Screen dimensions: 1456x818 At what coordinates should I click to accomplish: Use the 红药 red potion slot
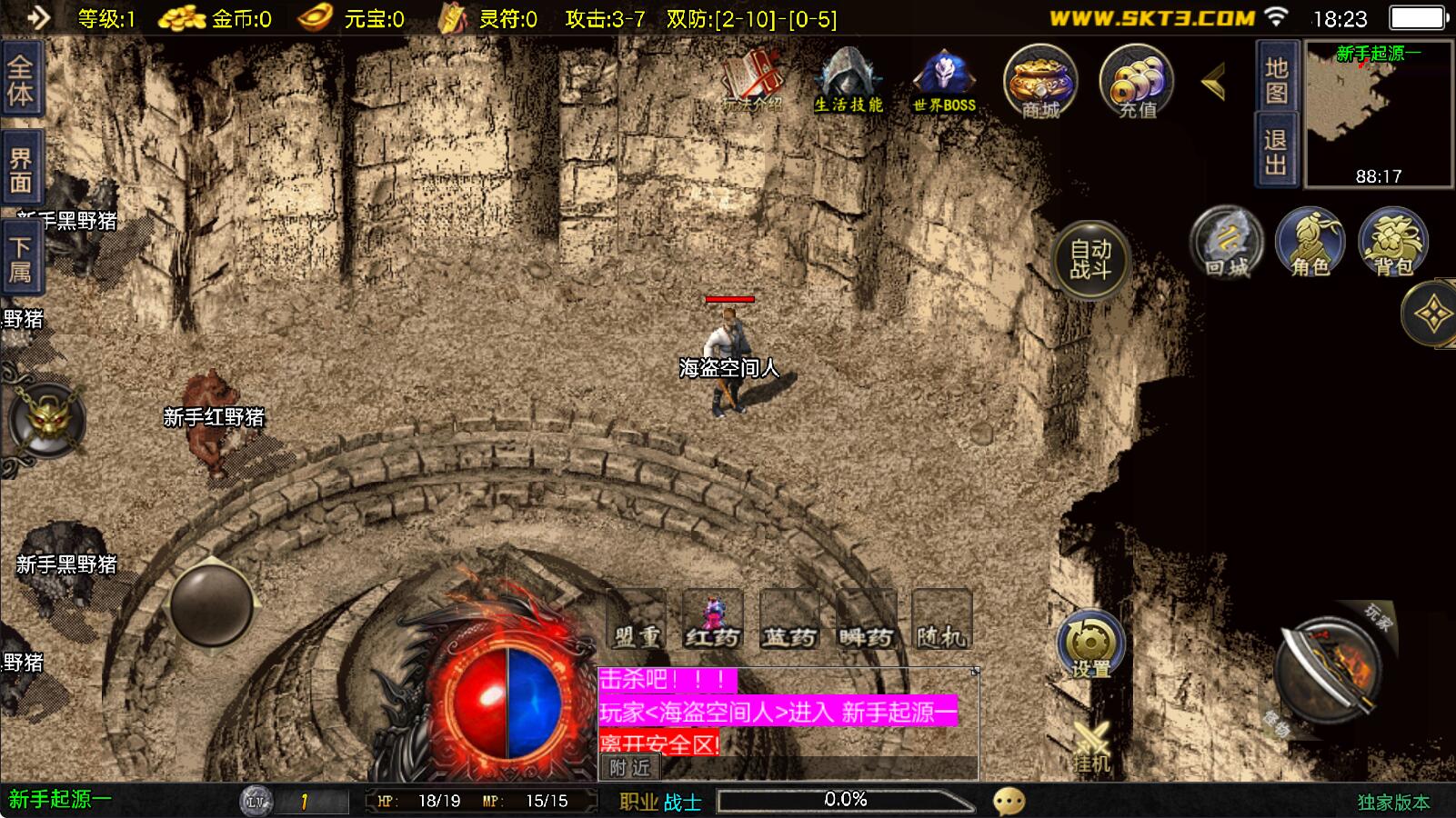pyautogui.click(x=712, y=620)
